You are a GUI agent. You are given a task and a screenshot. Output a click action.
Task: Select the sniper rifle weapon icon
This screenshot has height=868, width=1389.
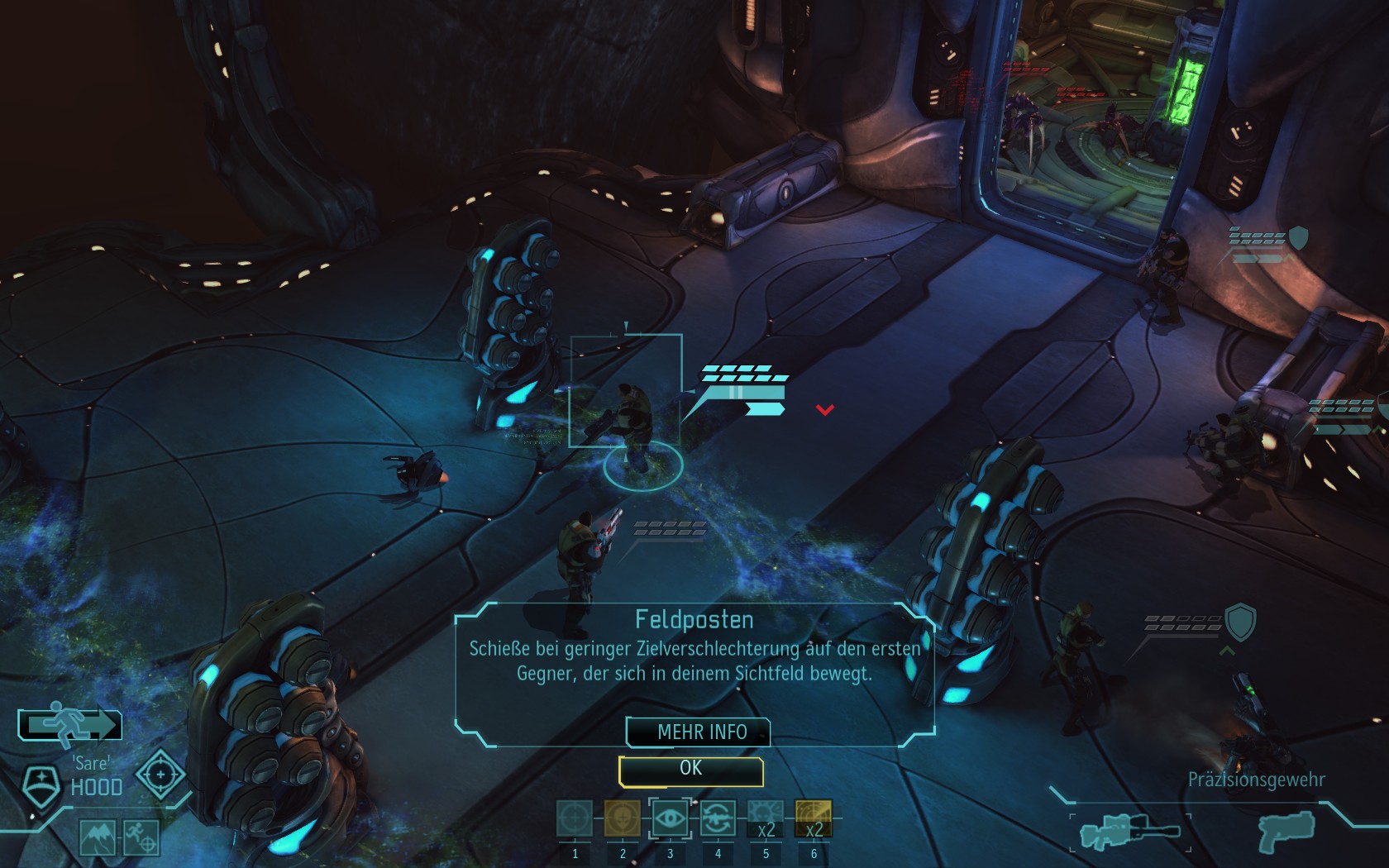point(1129,831)
